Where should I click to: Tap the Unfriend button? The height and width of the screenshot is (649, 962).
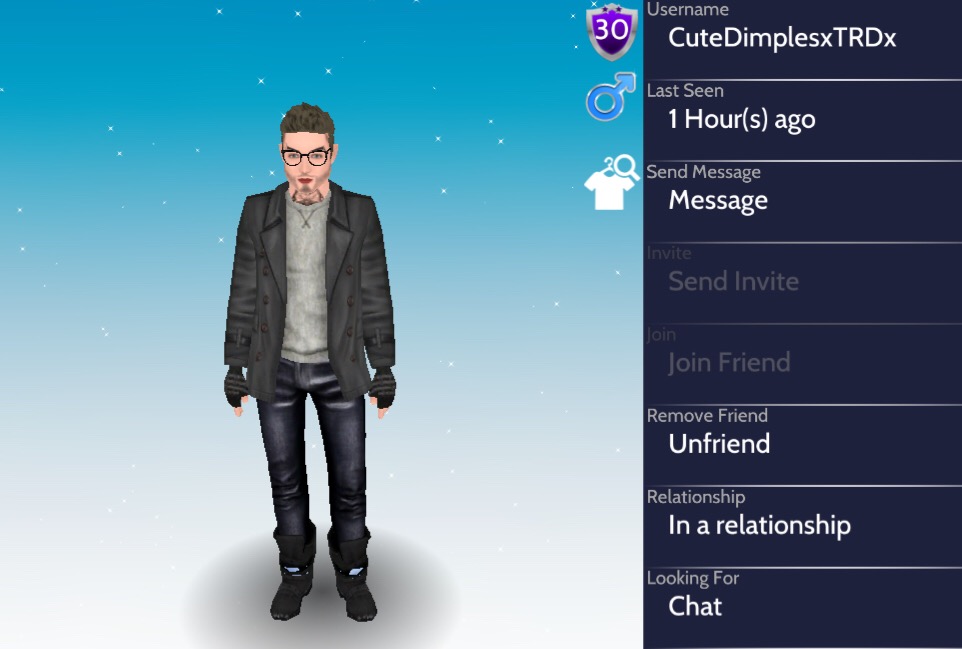[x=719, y=444]
